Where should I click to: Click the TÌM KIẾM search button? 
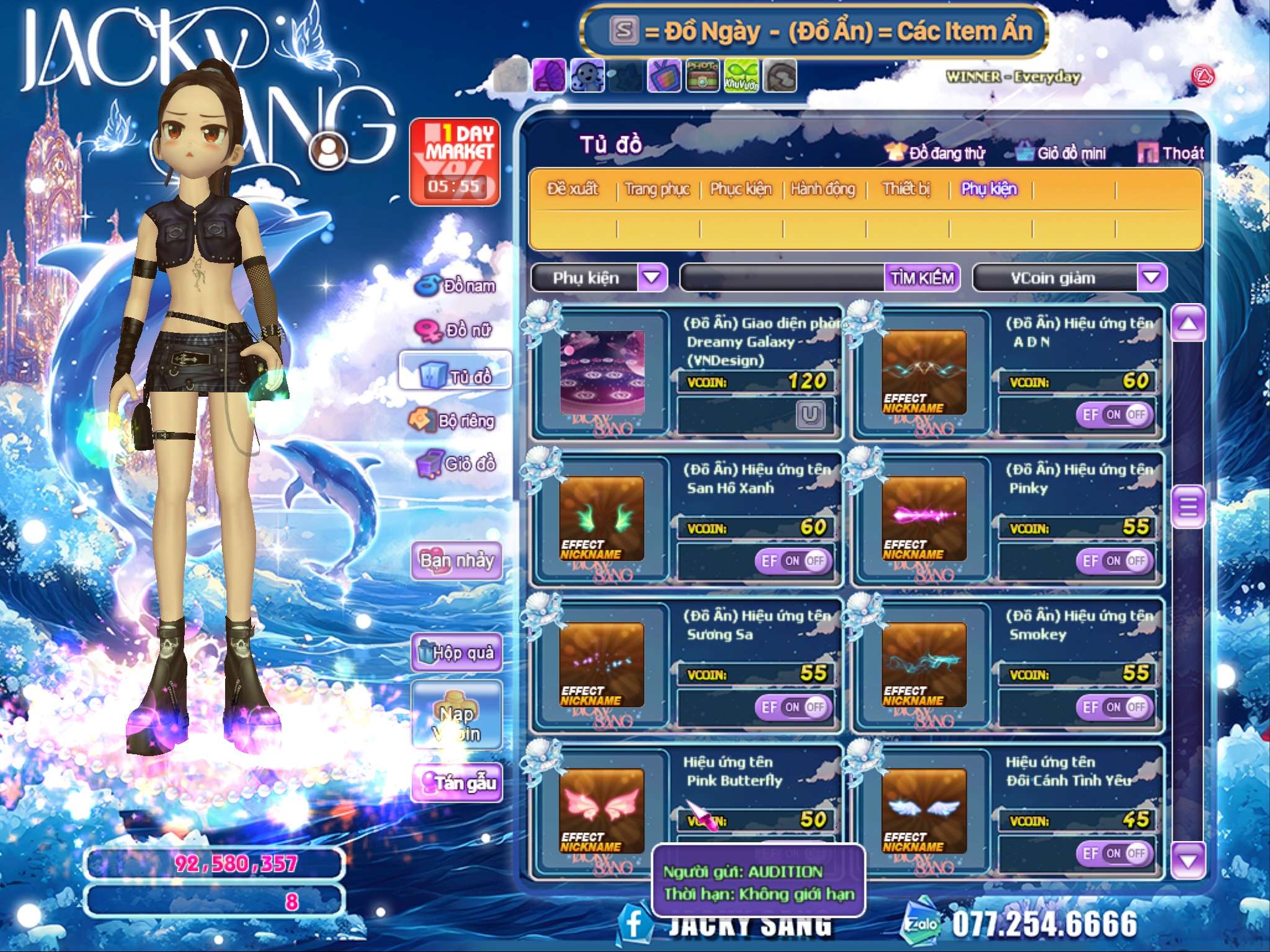921,278
